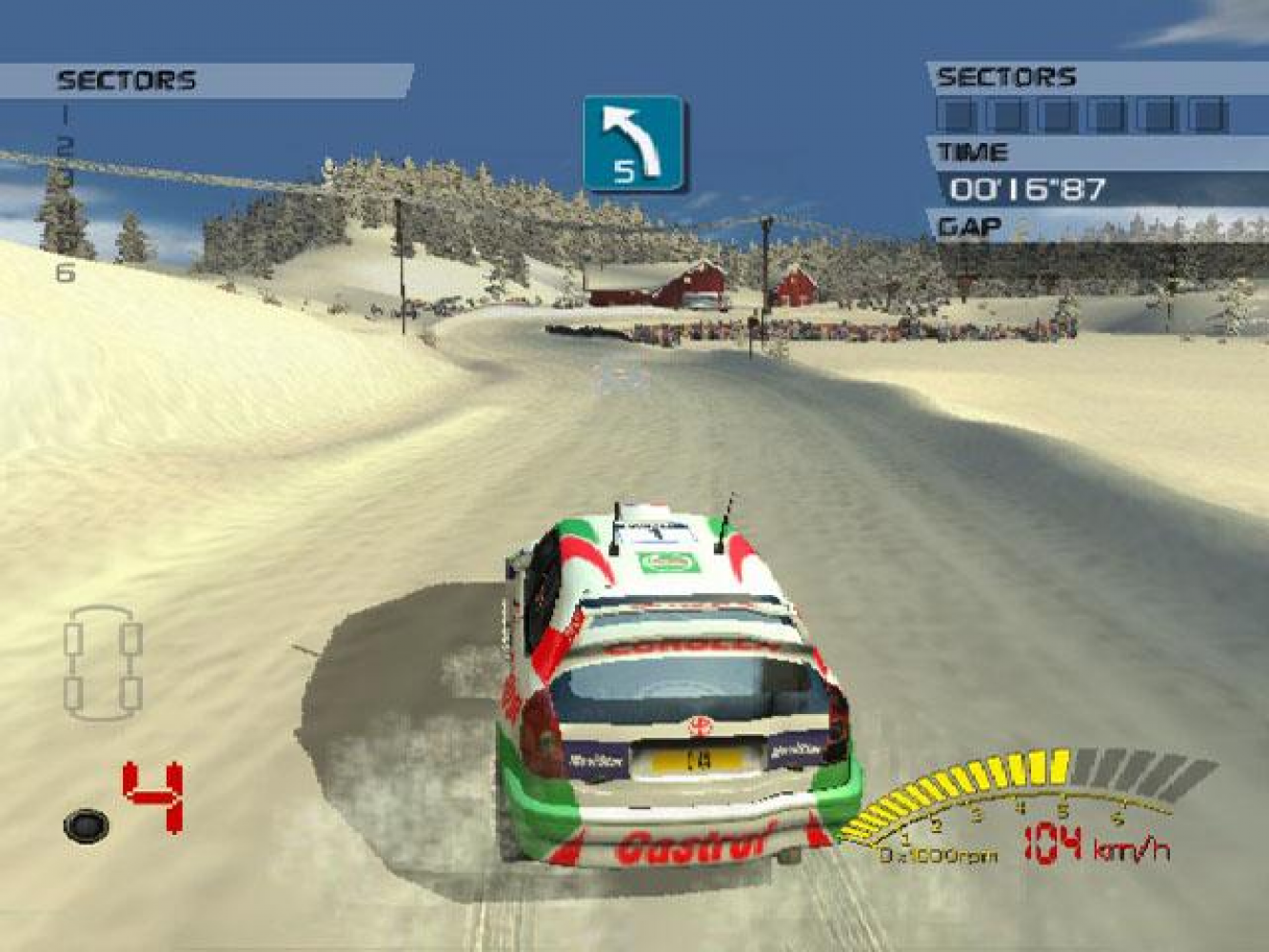Viewport: 1269px width, 952px height.
Task: Click the left-turn pace note icon
Action: [633, 143]
